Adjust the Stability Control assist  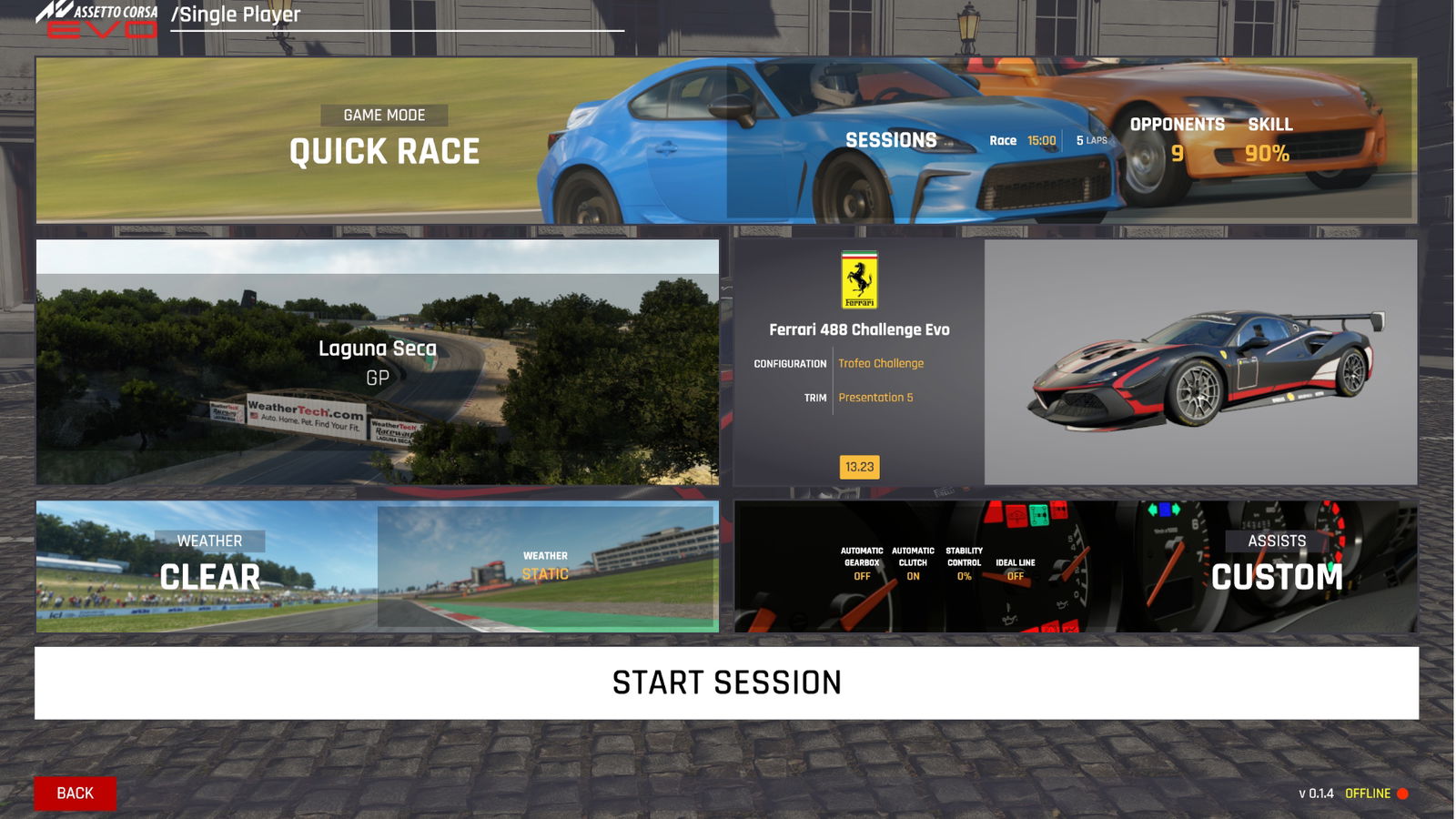964,563
